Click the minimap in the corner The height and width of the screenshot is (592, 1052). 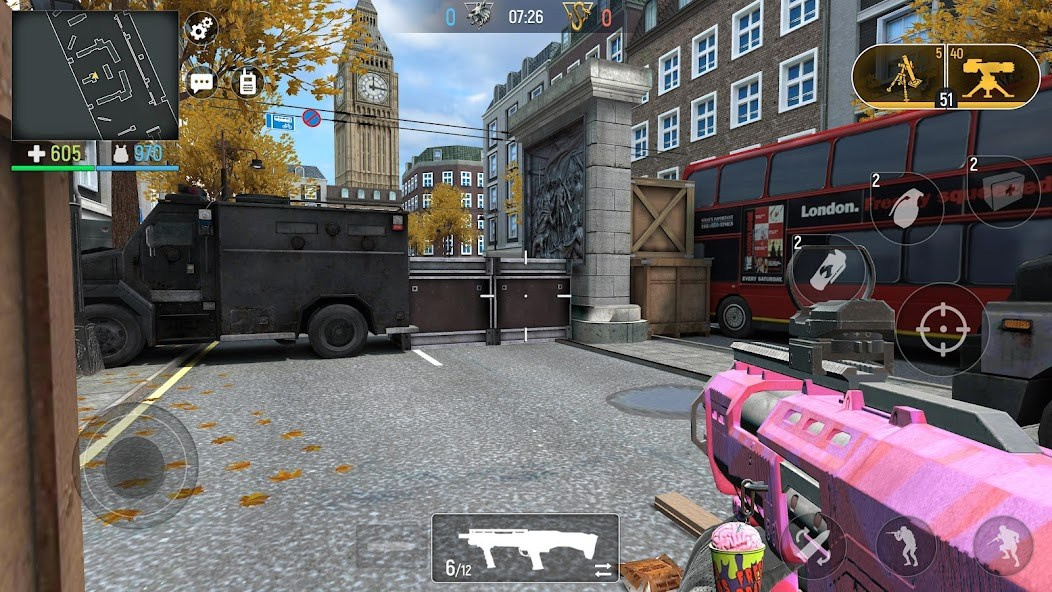pyautogui.click(x=95, y=75)
